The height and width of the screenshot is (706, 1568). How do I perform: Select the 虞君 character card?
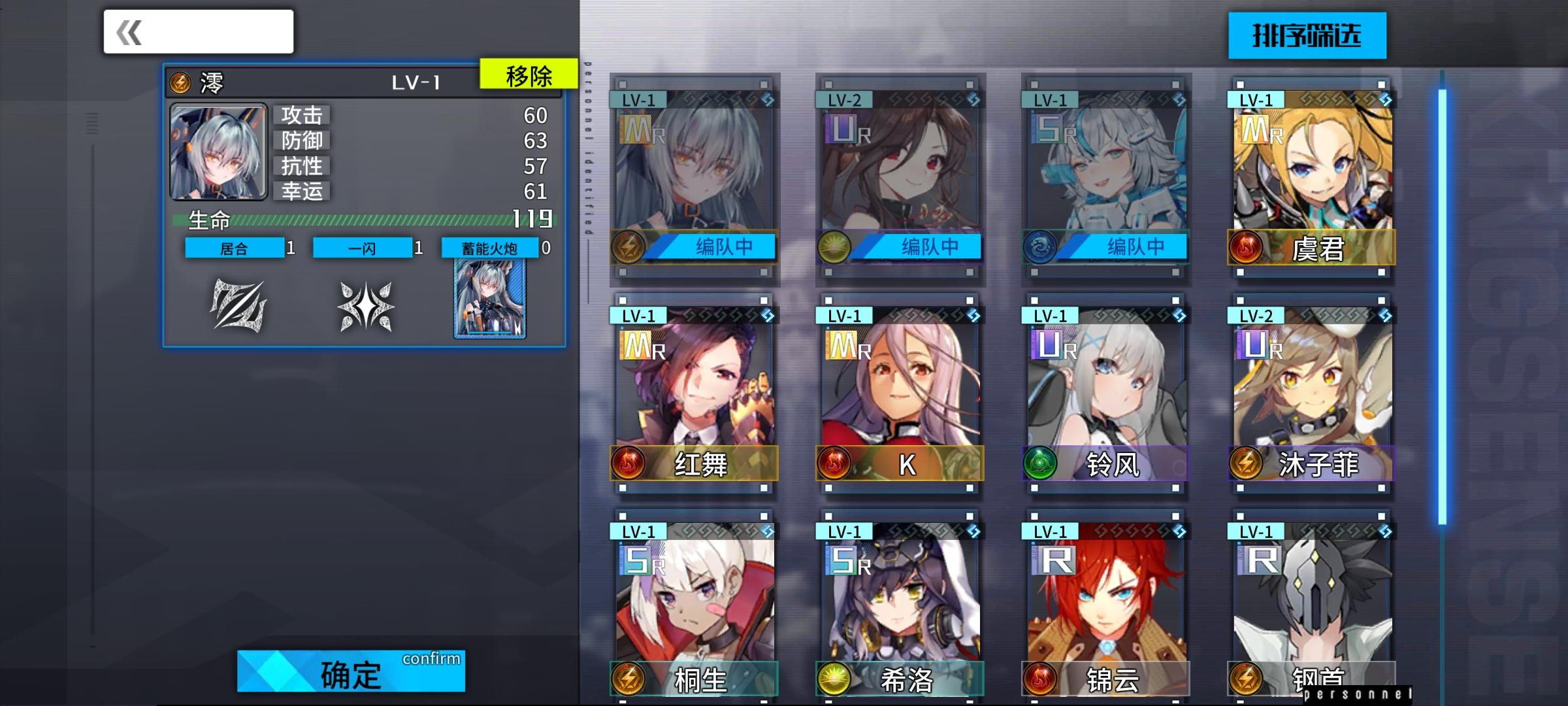pyautogui.click(x=1312, y=176)
